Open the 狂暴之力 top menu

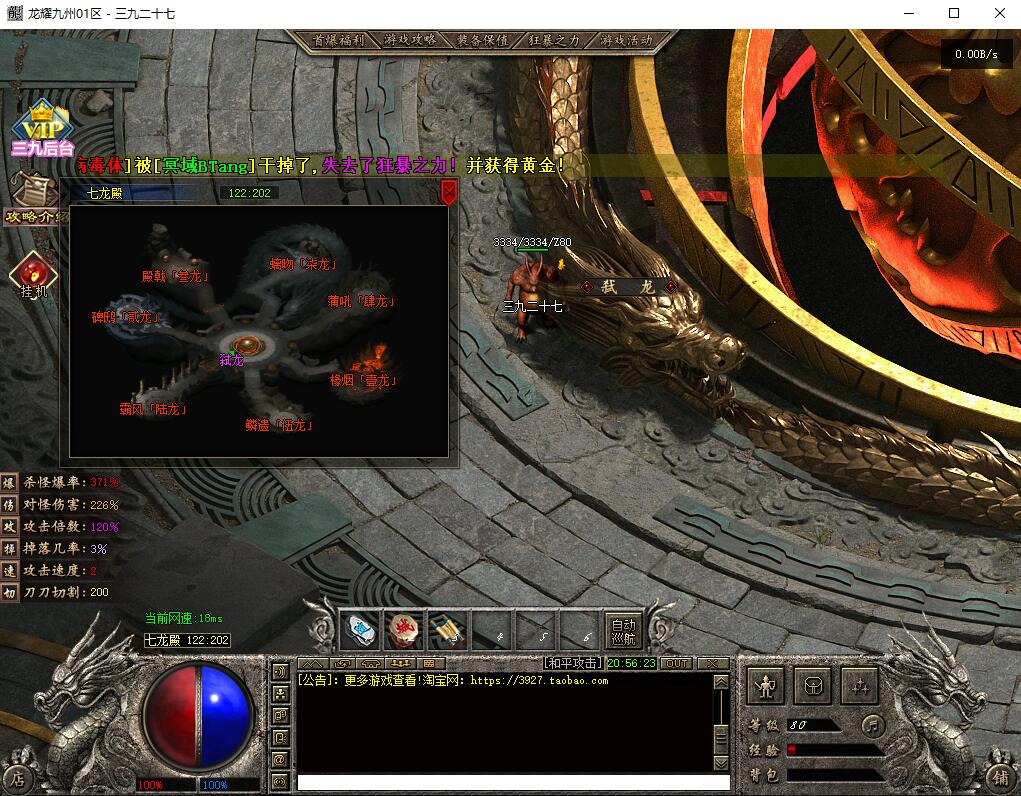pyautogui.click(x=554, y=41)
